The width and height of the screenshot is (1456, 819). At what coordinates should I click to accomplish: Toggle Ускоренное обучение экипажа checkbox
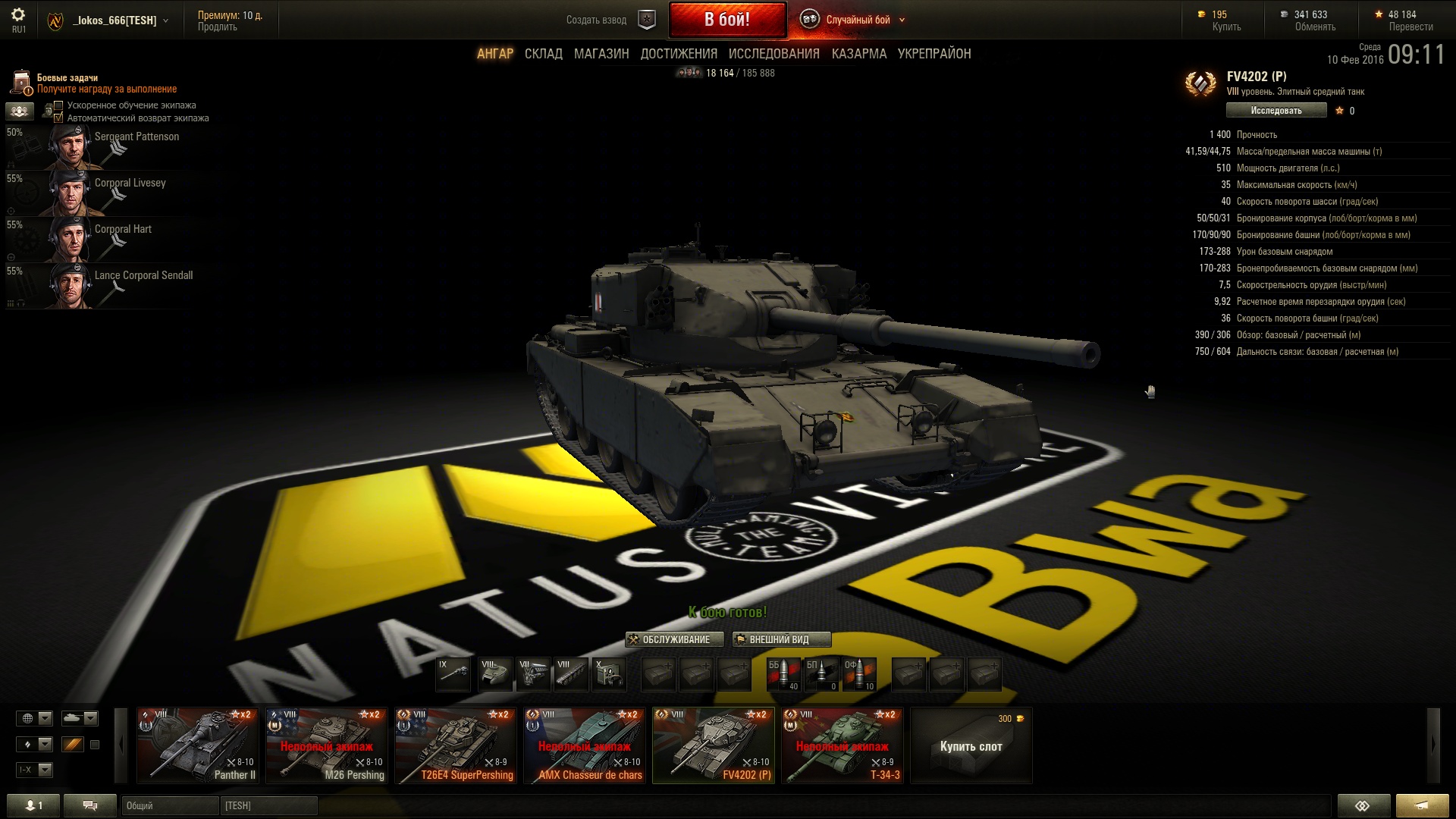(x=58, y=105)
